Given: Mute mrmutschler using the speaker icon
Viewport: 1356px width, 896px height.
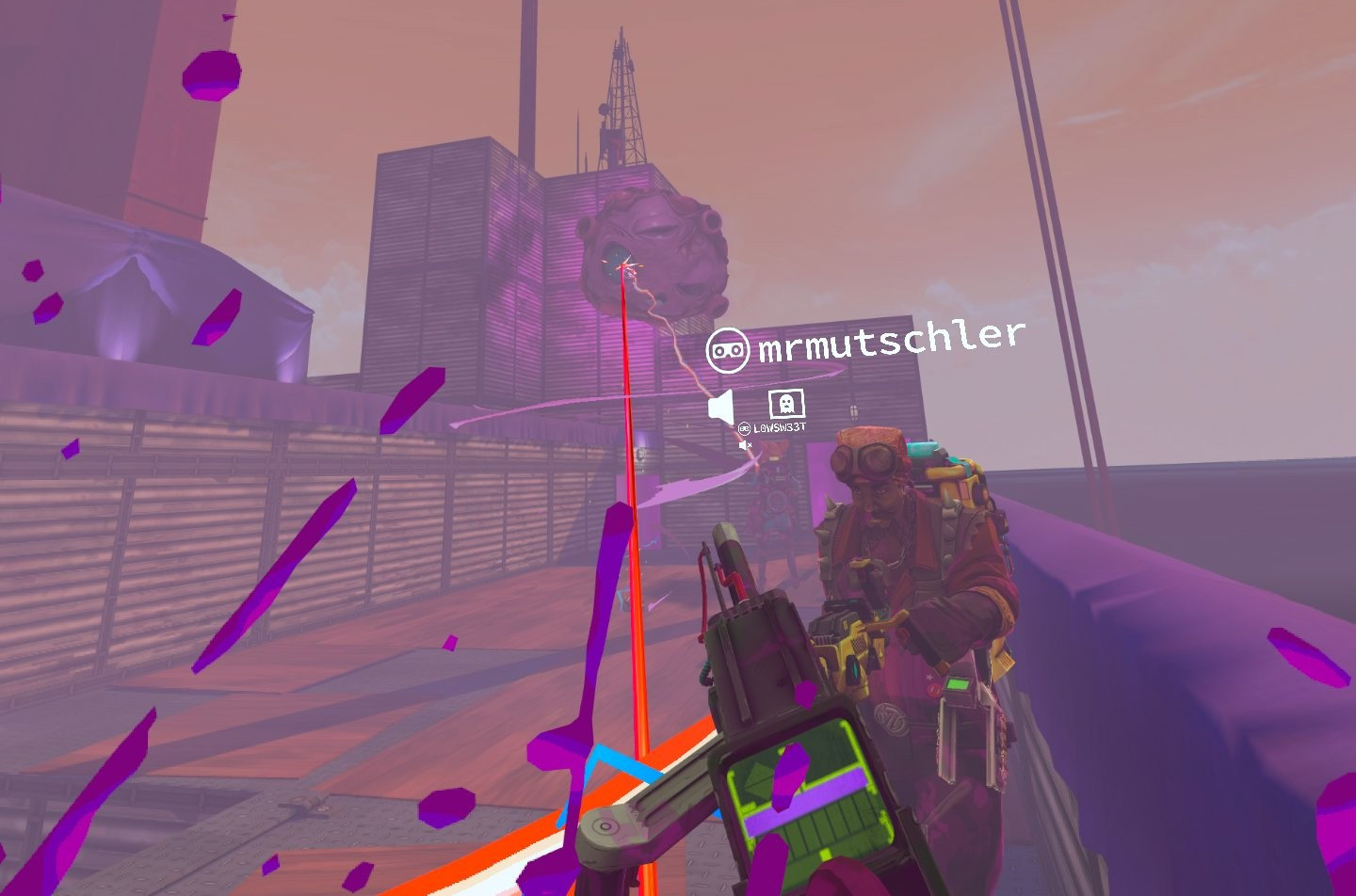Looking at the screenshot, I should coord(720,405).
